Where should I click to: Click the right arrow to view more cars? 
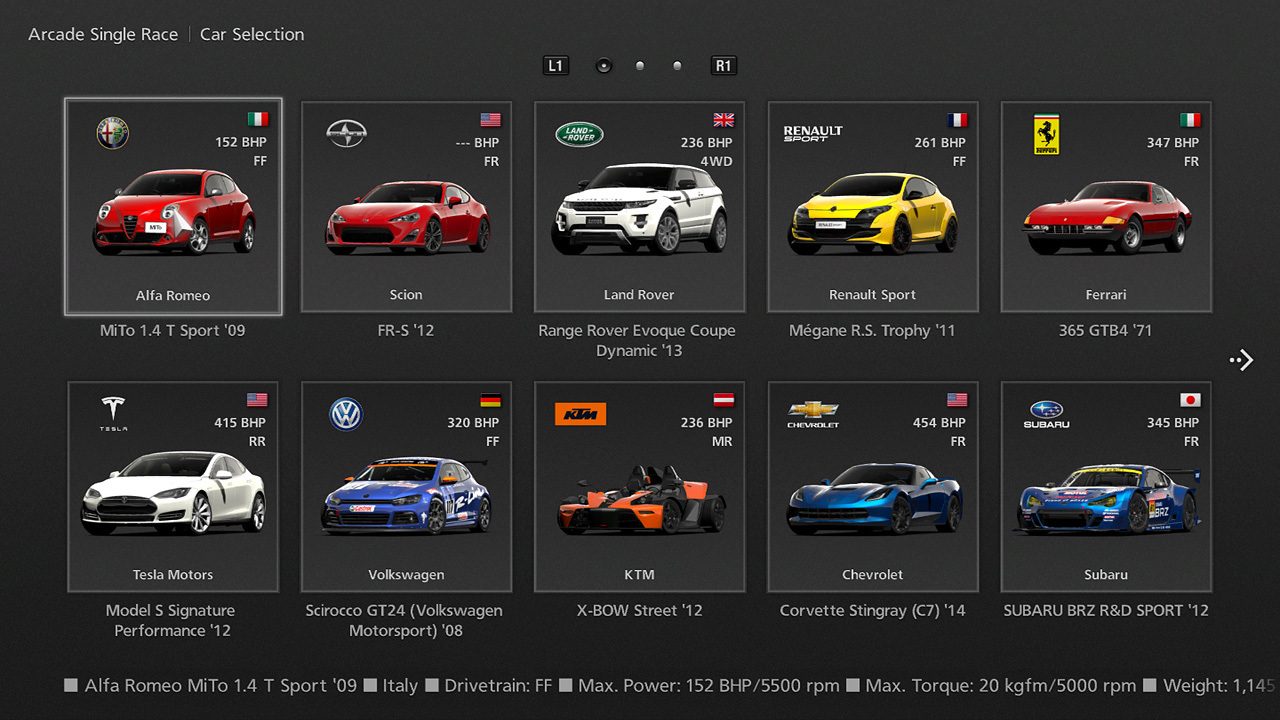tap(1241, 359)
